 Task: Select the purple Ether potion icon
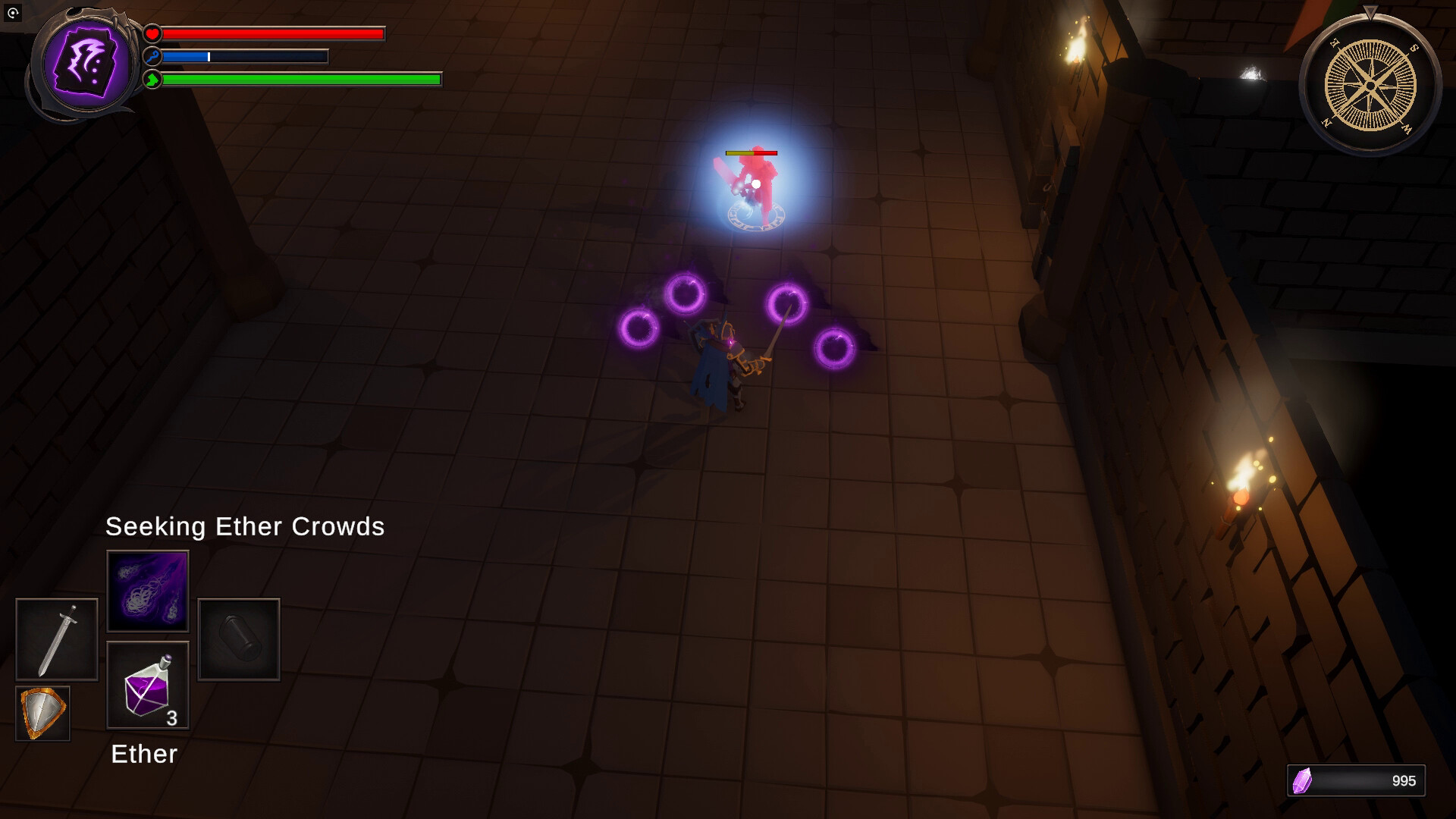pos(148,684)
